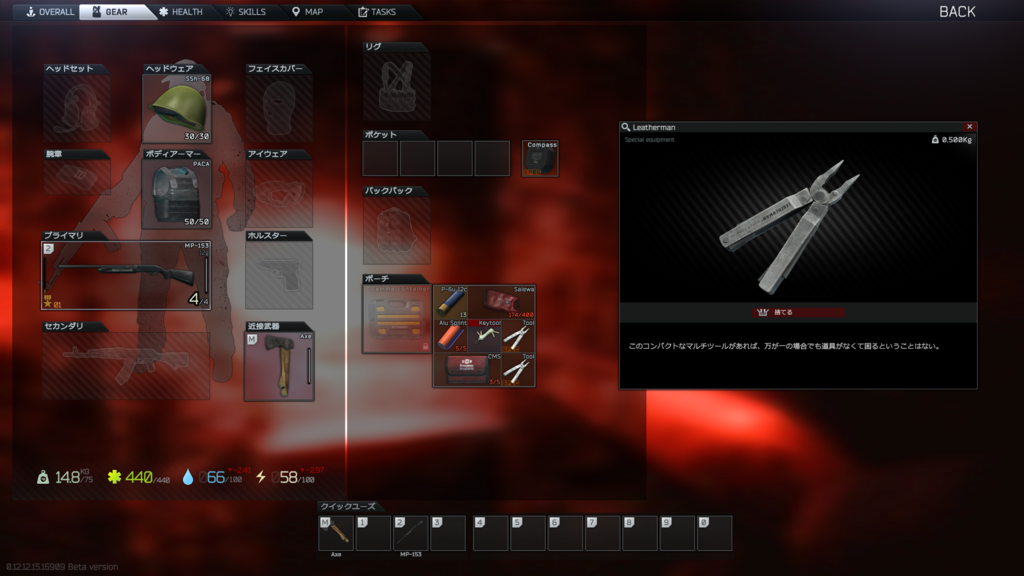Select the PACA body armor slot
This screenshot has height=576, width=1024.
click(177, 194)
